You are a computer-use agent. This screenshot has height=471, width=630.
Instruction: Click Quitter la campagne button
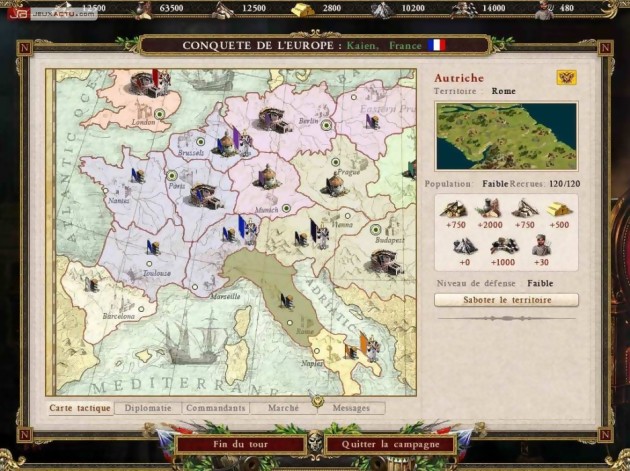pyautogui.click(x=390, y=444)
